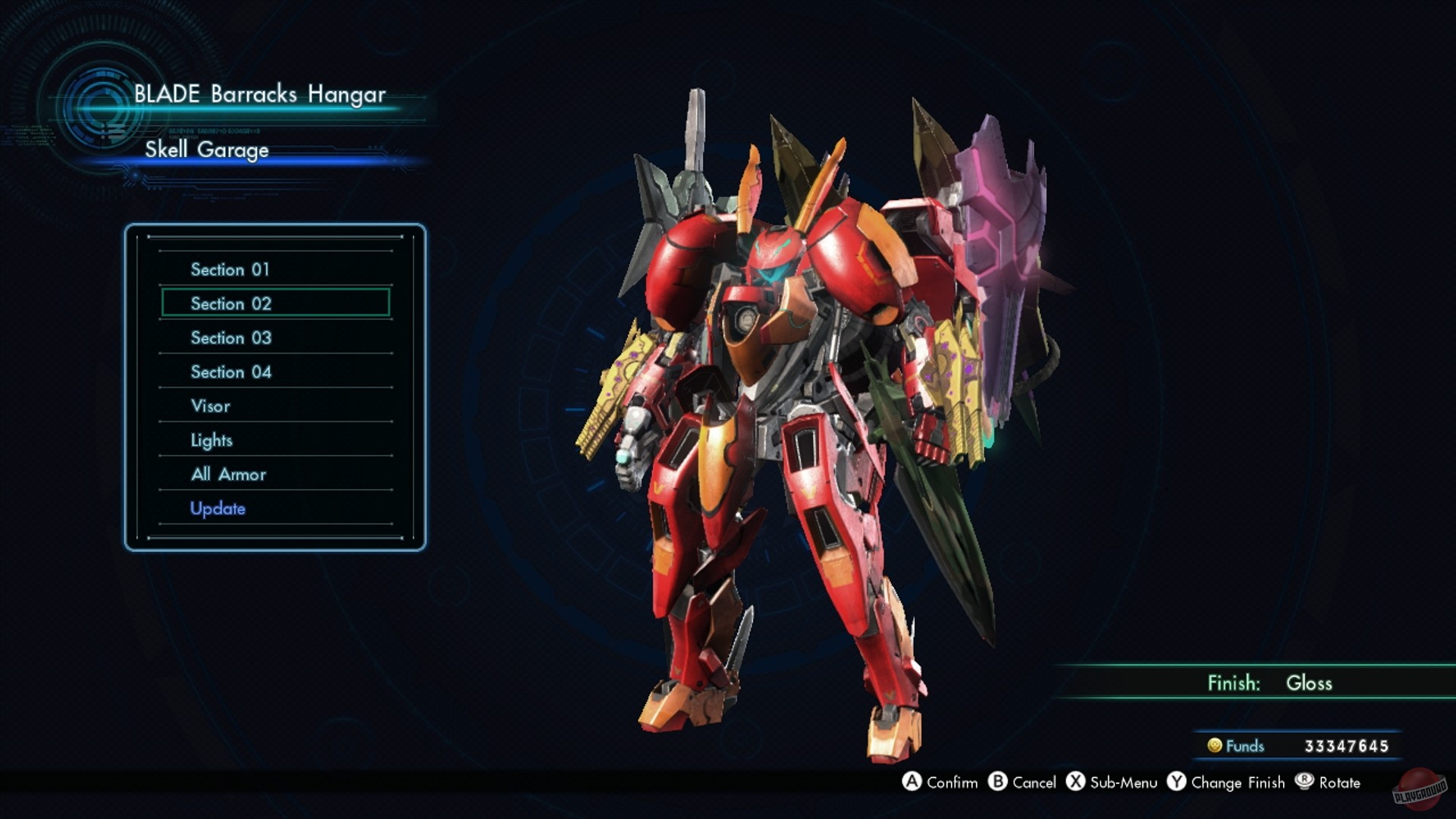
Task: Select the Lights option
Action: [212, 440]
